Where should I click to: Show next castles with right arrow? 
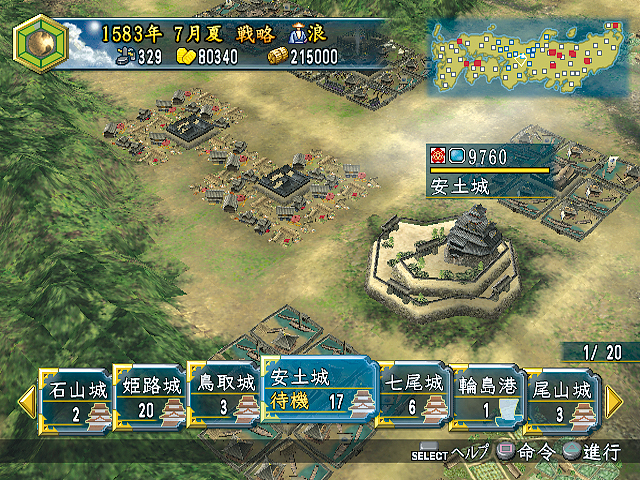(614, 400)
